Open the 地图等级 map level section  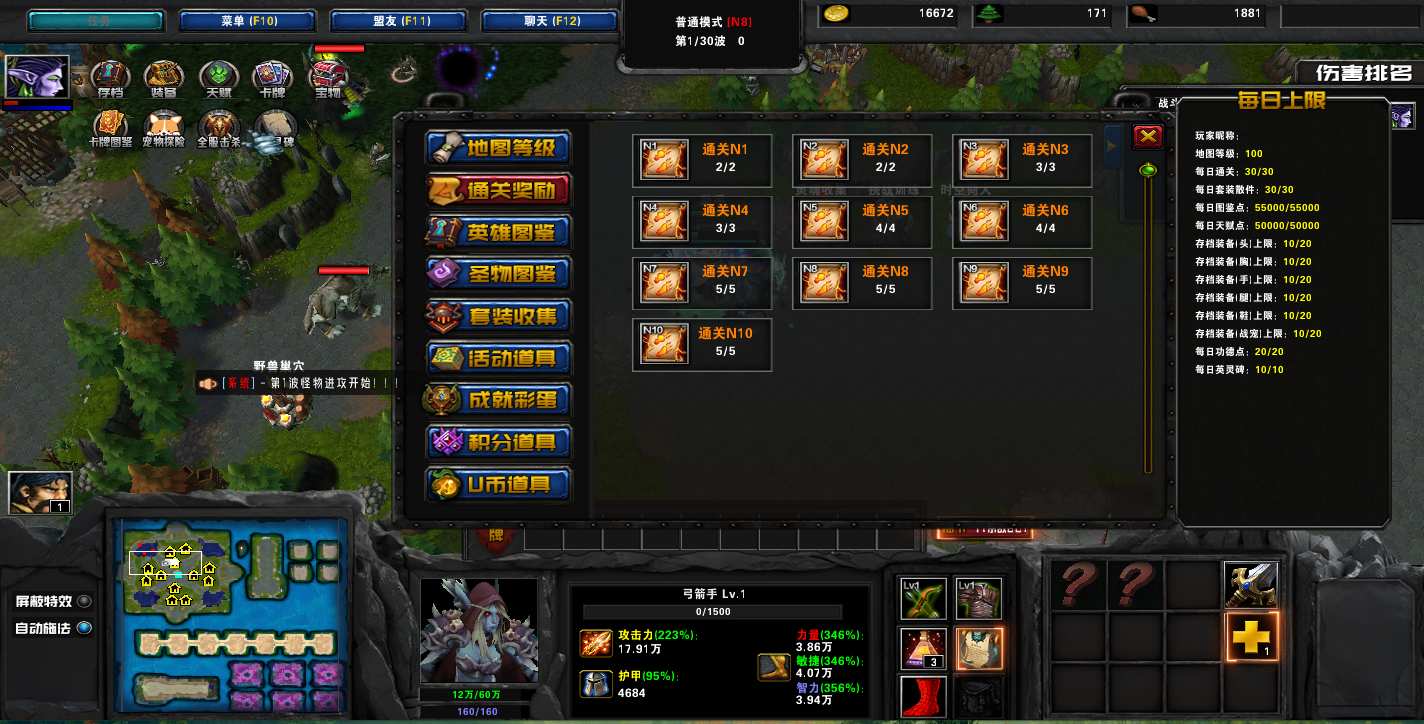(498, 148)
